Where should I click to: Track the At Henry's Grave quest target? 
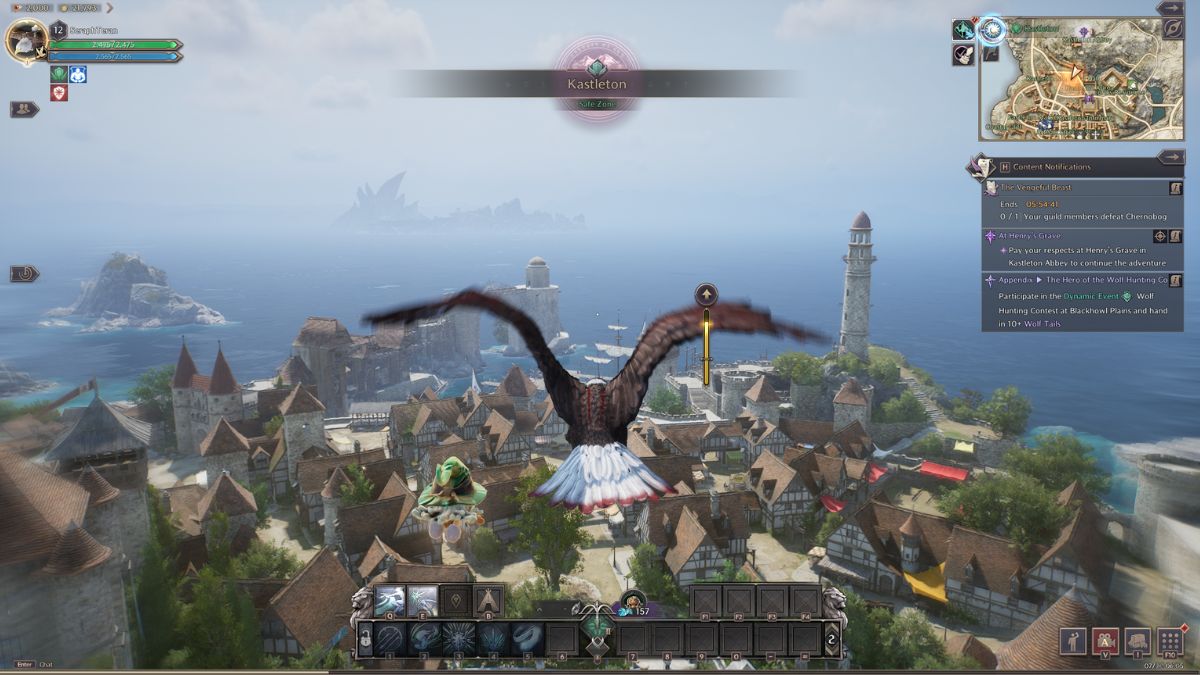1160,236
